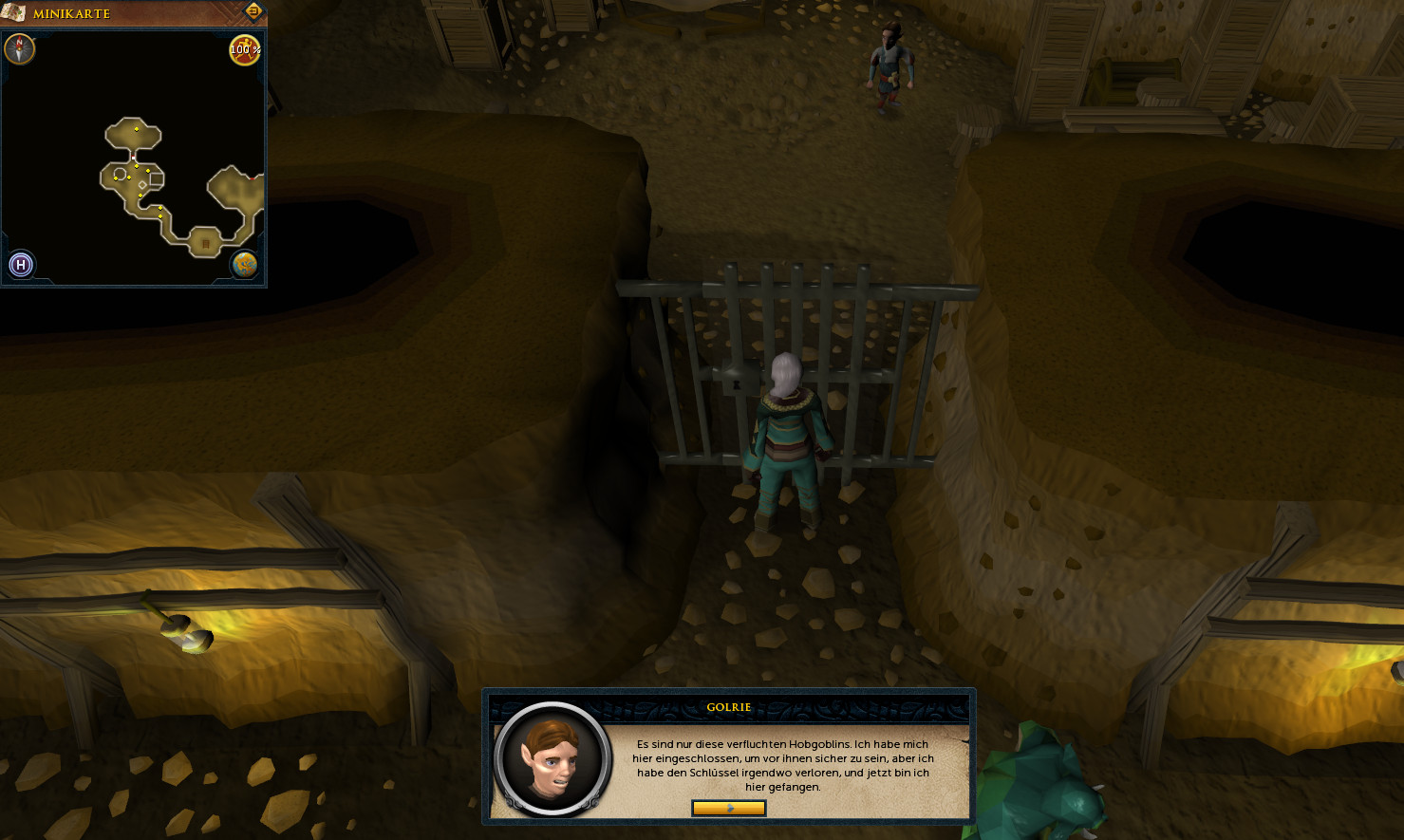1404x840 pixels.
Task: Continue Golrie's dialogue with the yellow arrow button
Action: click(x=728, y=808)
